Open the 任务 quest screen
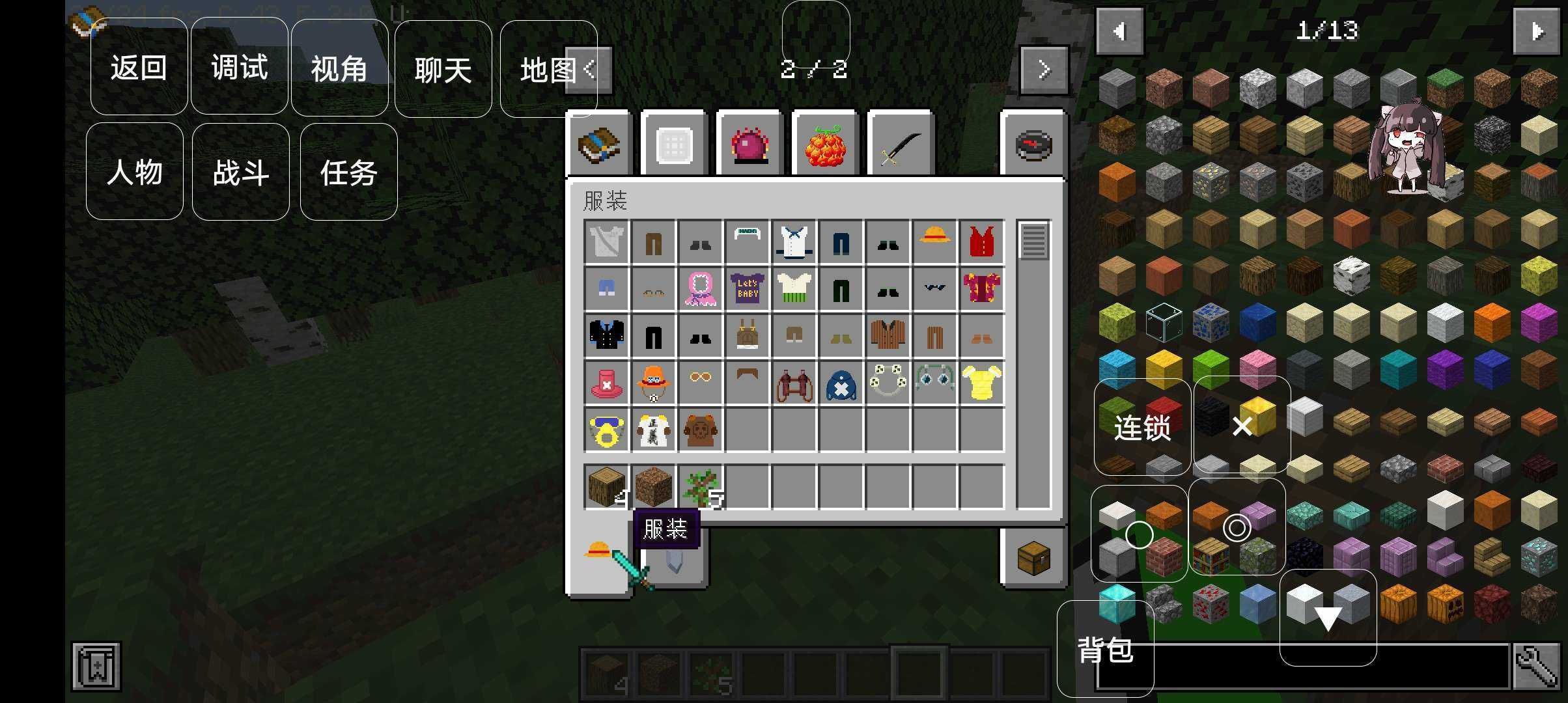Image resolution: width=1568 pixels, height=703 pixels. pyautogui.click(x=348, y=172)
